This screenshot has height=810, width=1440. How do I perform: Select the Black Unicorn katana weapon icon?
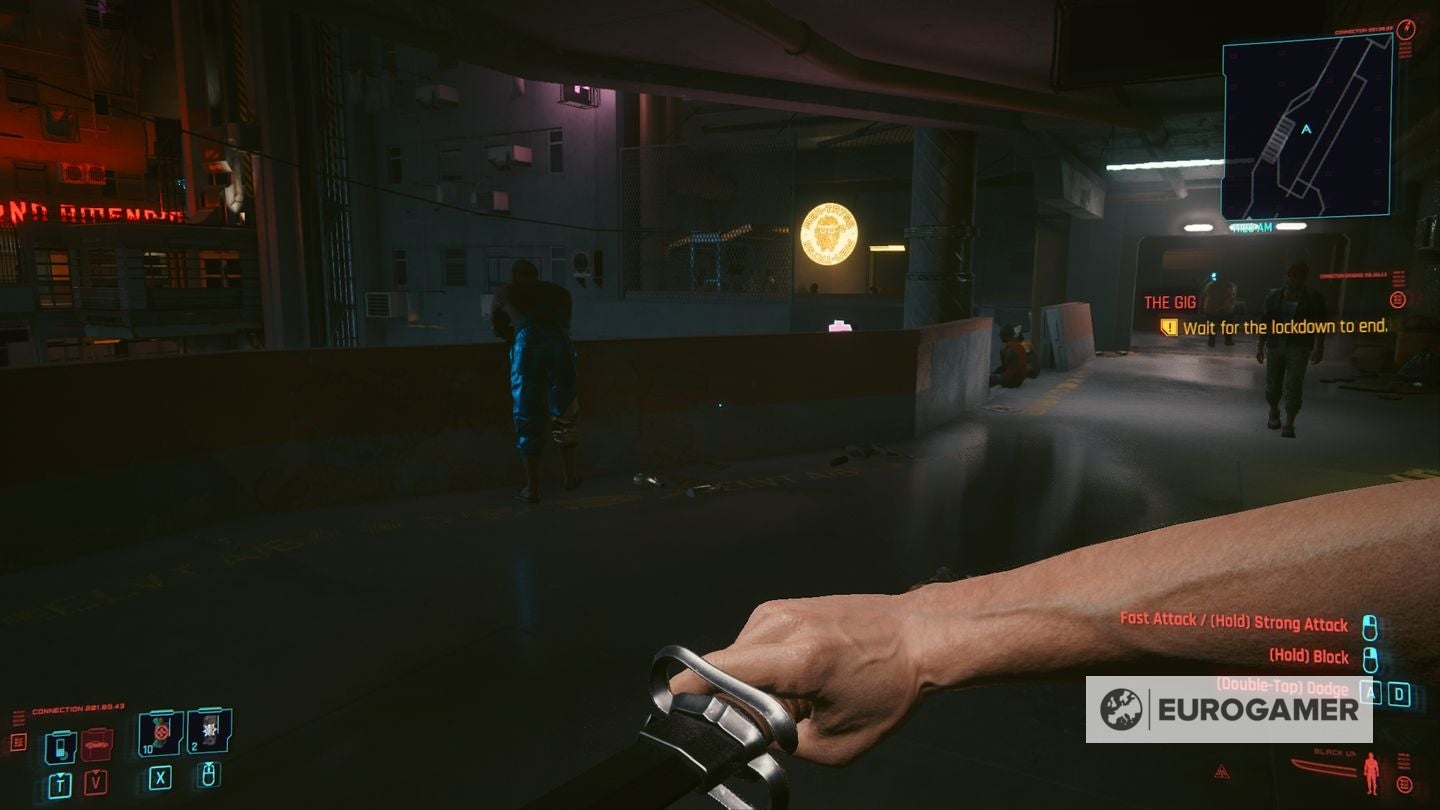pyautogui.click(x=1324, y=766)
